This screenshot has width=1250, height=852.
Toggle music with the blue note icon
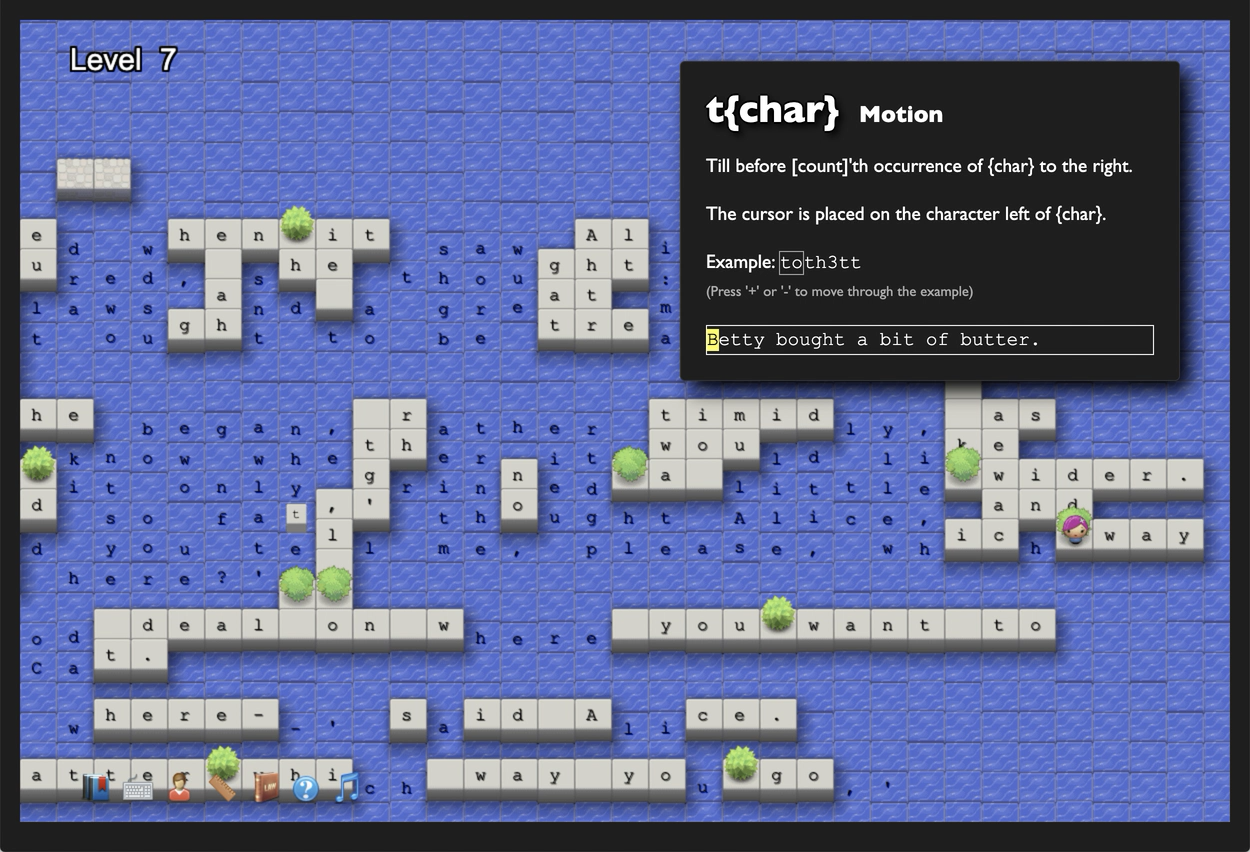347,787
